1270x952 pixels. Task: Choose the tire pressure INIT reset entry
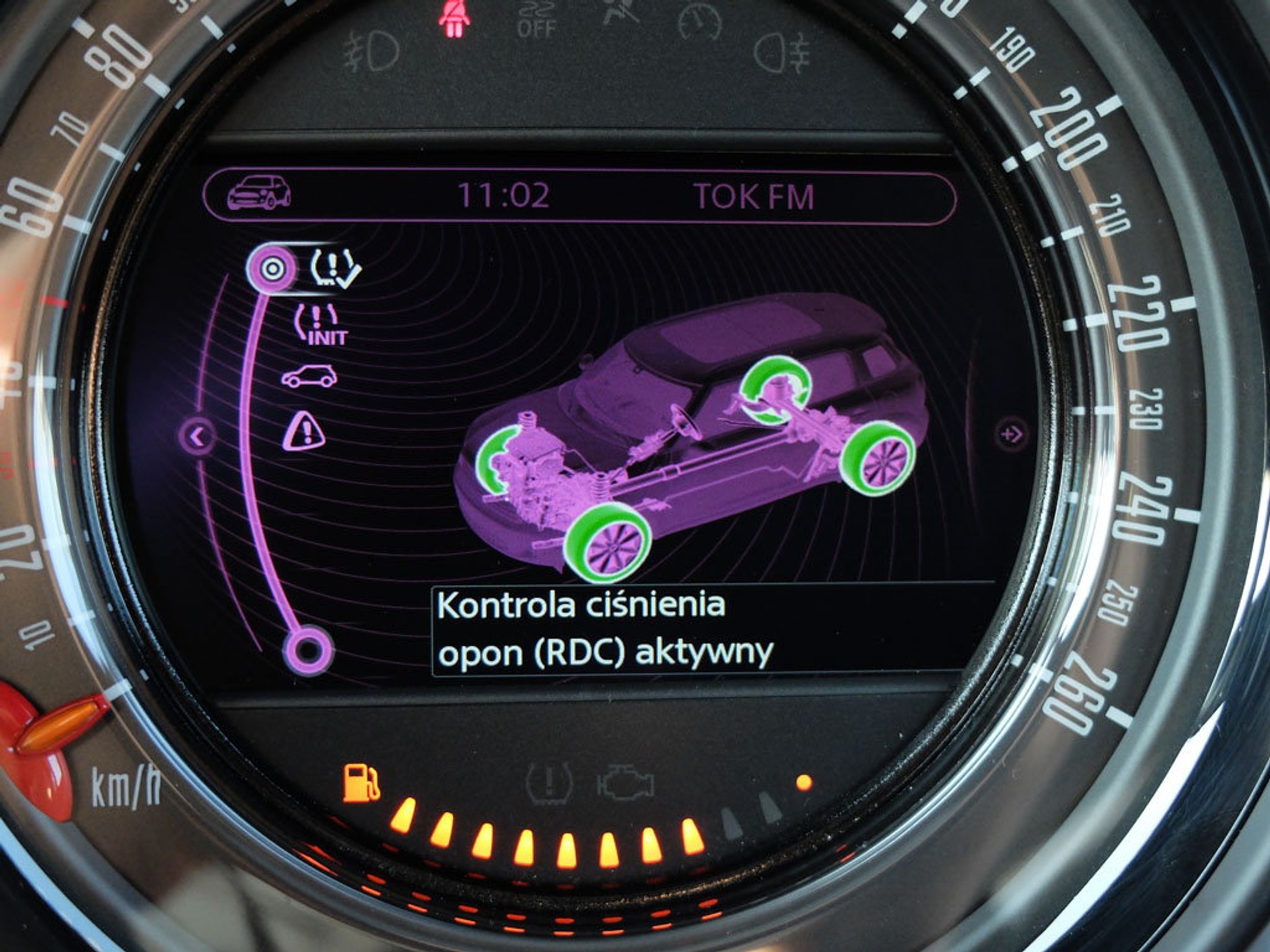pyautogui.click(x=322, y=325)
